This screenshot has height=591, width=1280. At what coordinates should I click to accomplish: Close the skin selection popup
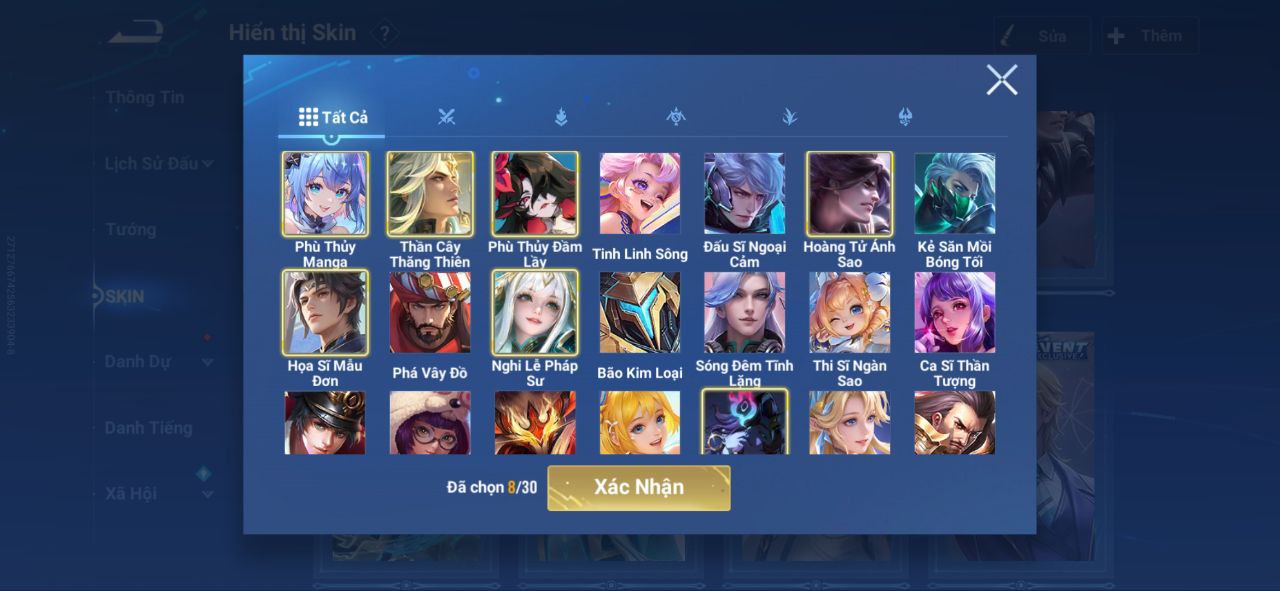tap(1001, 80)
